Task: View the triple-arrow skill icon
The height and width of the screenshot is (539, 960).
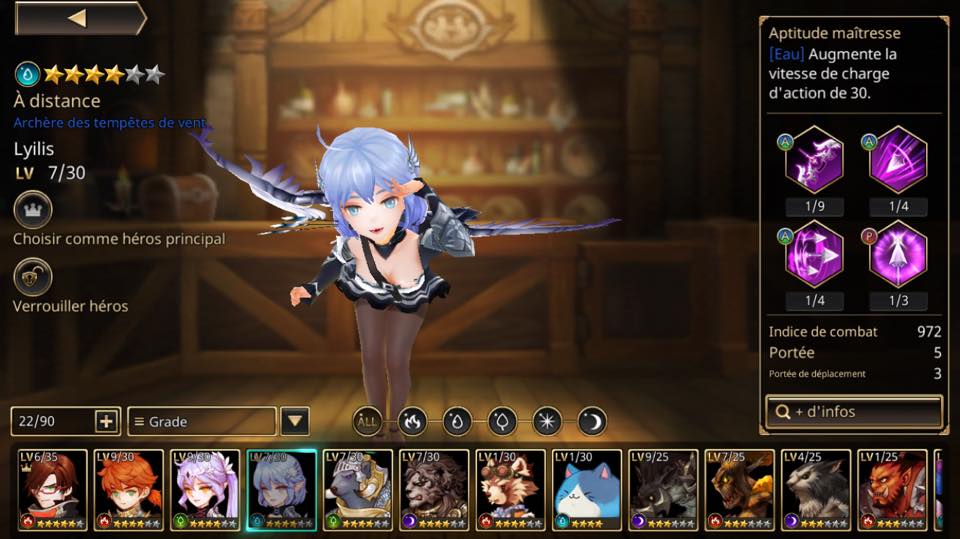Action: tap(814, 254)
